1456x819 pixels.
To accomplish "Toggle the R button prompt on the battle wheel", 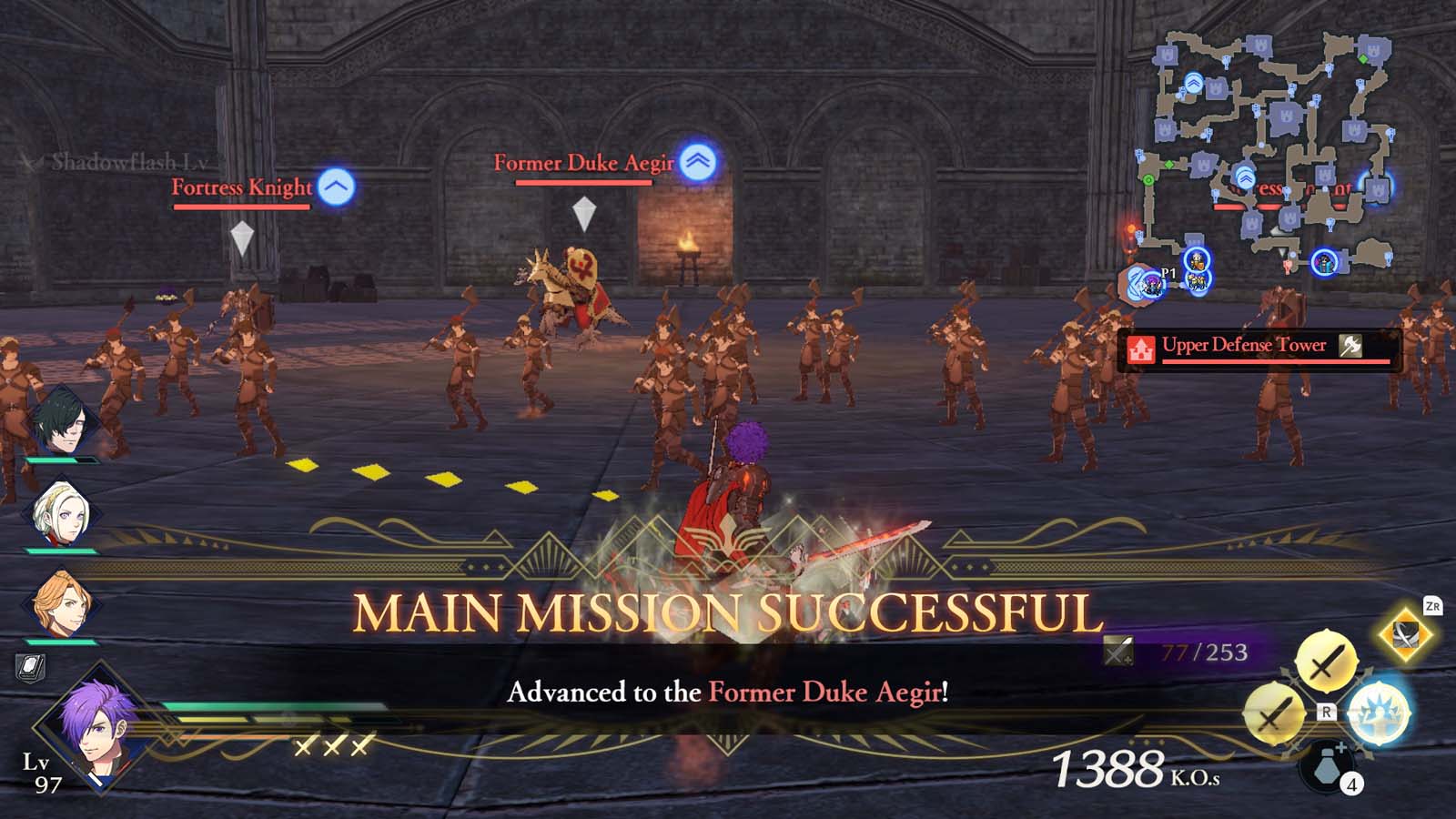I will (1326, 713).
